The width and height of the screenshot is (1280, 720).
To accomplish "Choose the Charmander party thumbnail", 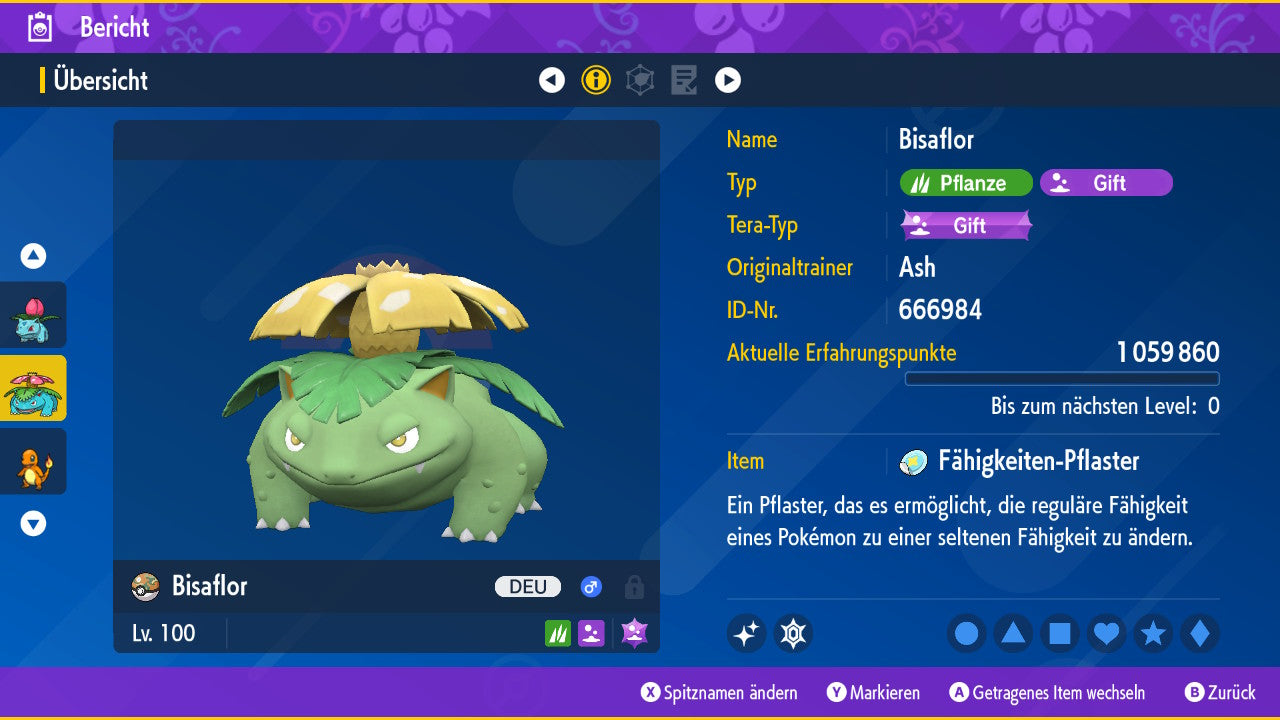I will (34, 461).
